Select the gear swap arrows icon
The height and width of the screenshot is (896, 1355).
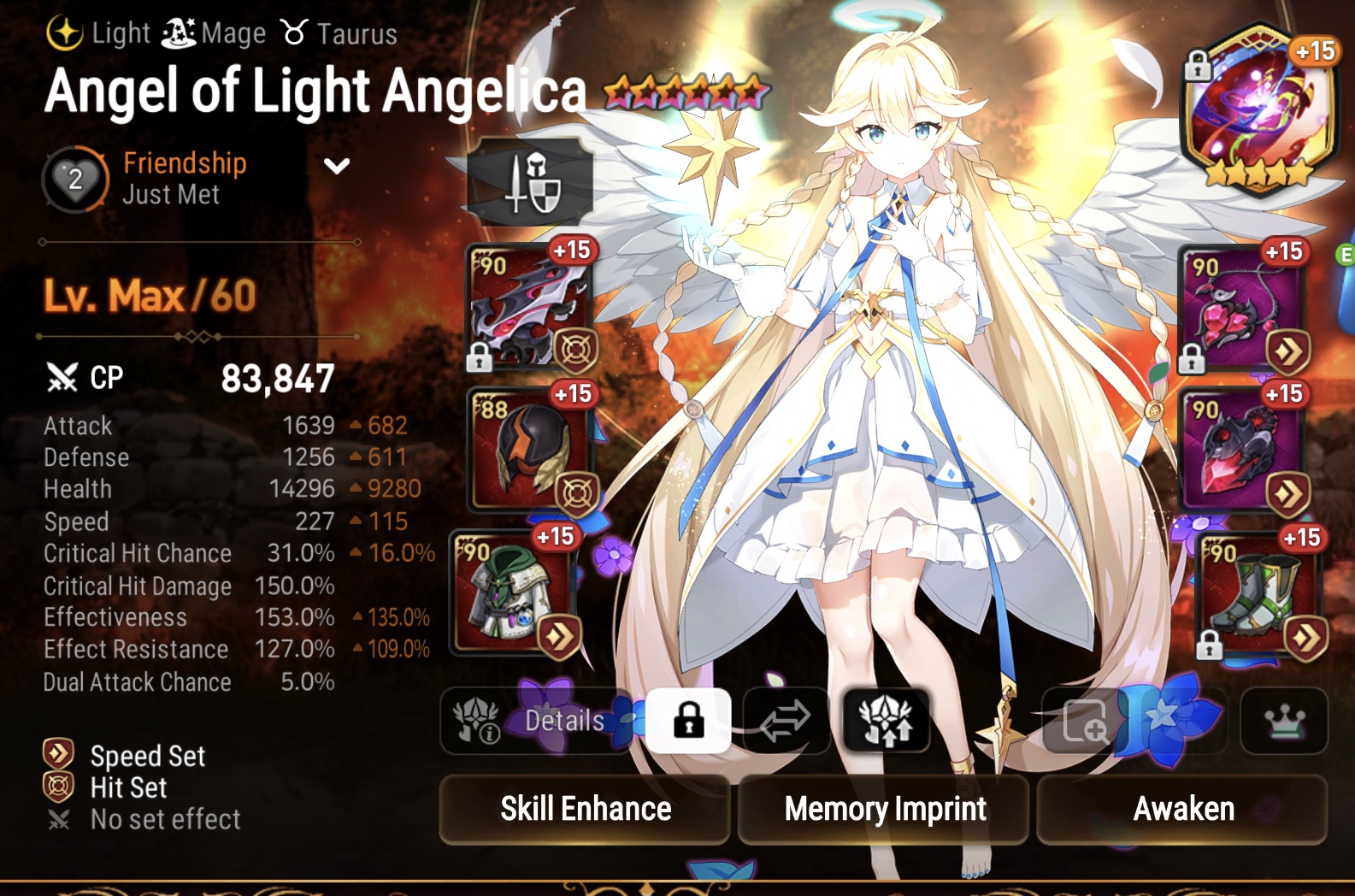tap(782, 721)
